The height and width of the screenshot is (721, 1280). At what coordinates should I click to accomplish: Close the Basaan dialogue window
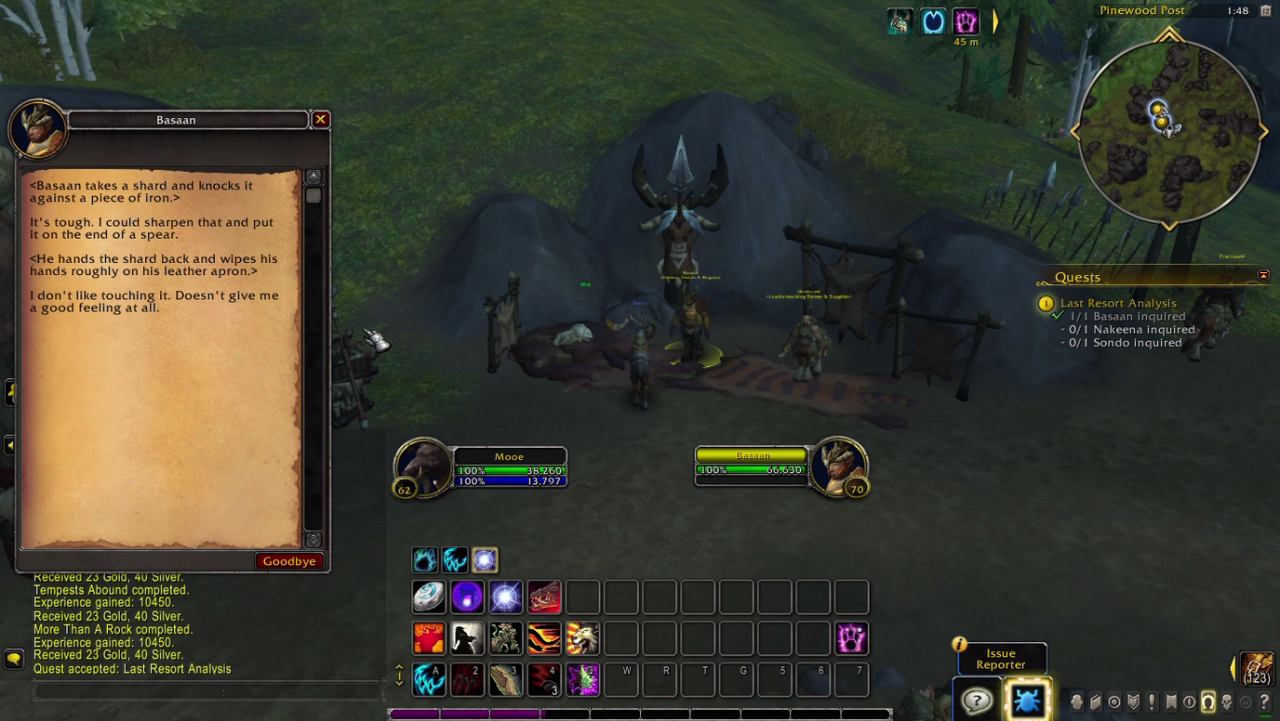[320, 120]
